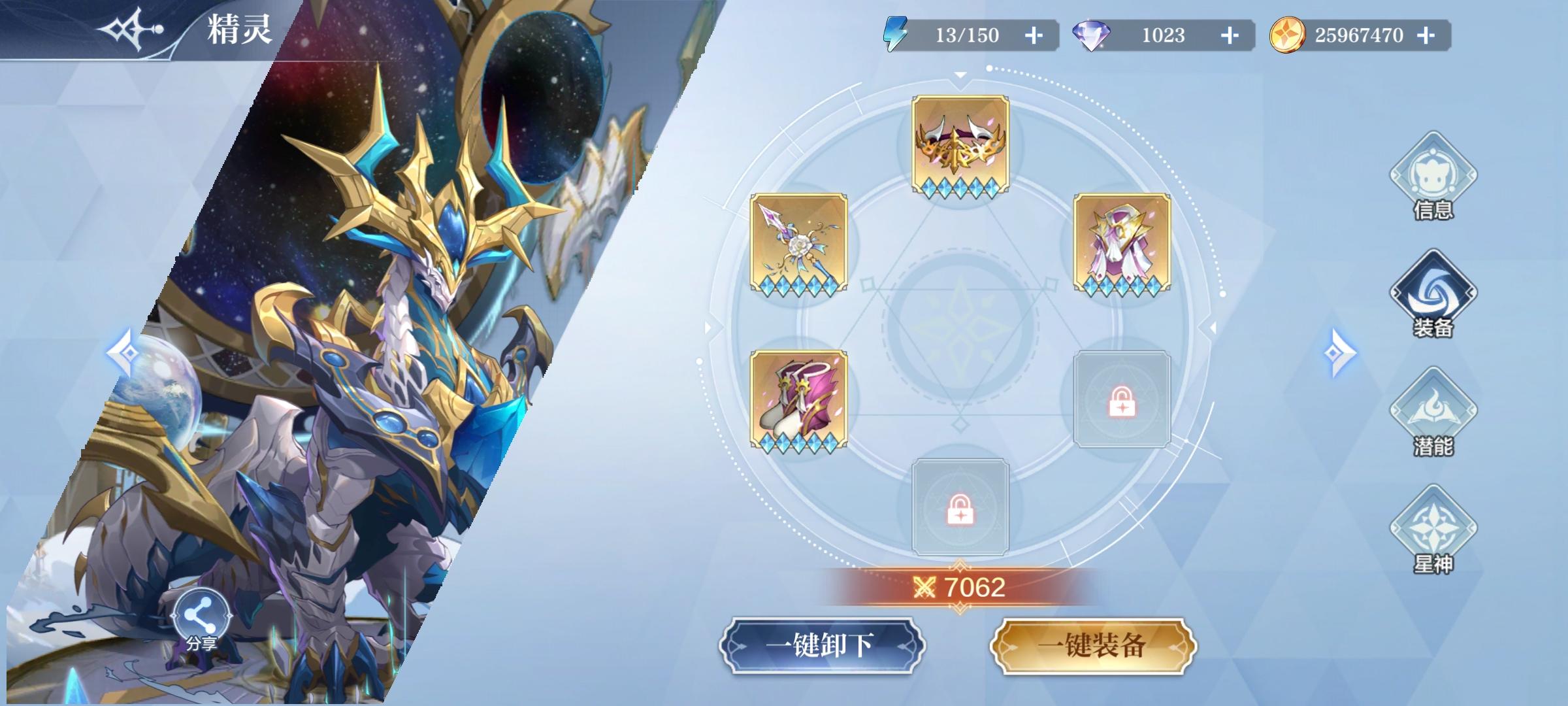Screen dimensions: 1568x706
Task: Click the gold coin currency icon
Action: [1287, 36]
